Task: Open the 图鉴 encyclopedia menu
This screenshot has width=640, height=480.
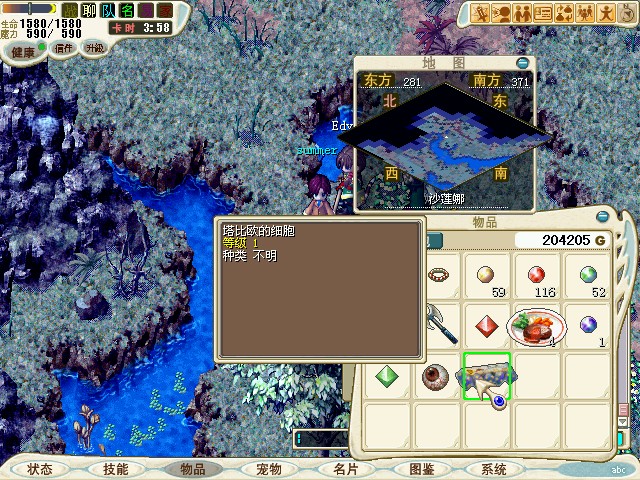Action: coord(421,469)
